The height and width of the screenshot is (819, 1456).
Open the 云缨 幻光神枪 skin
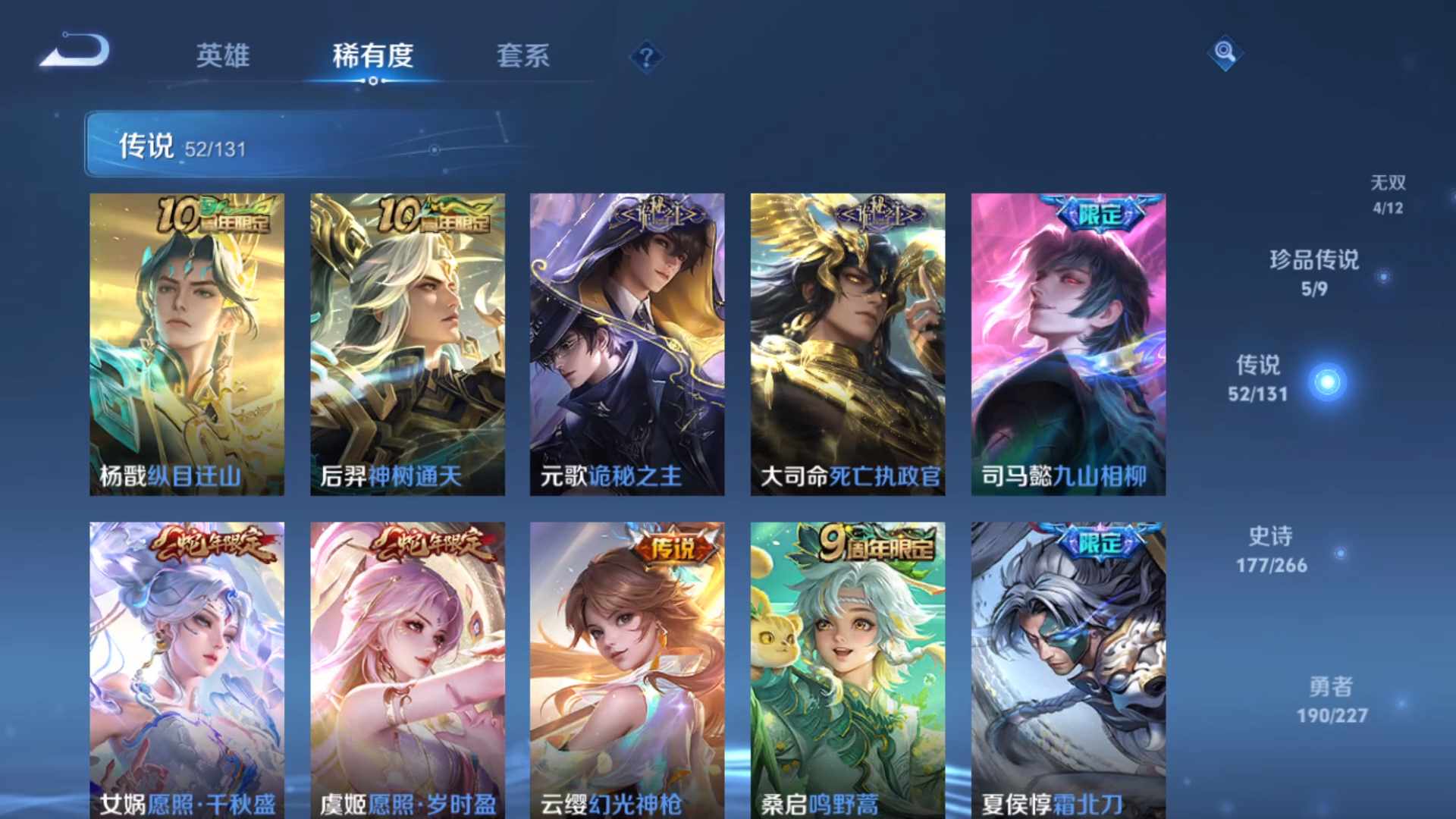(629, 667)
